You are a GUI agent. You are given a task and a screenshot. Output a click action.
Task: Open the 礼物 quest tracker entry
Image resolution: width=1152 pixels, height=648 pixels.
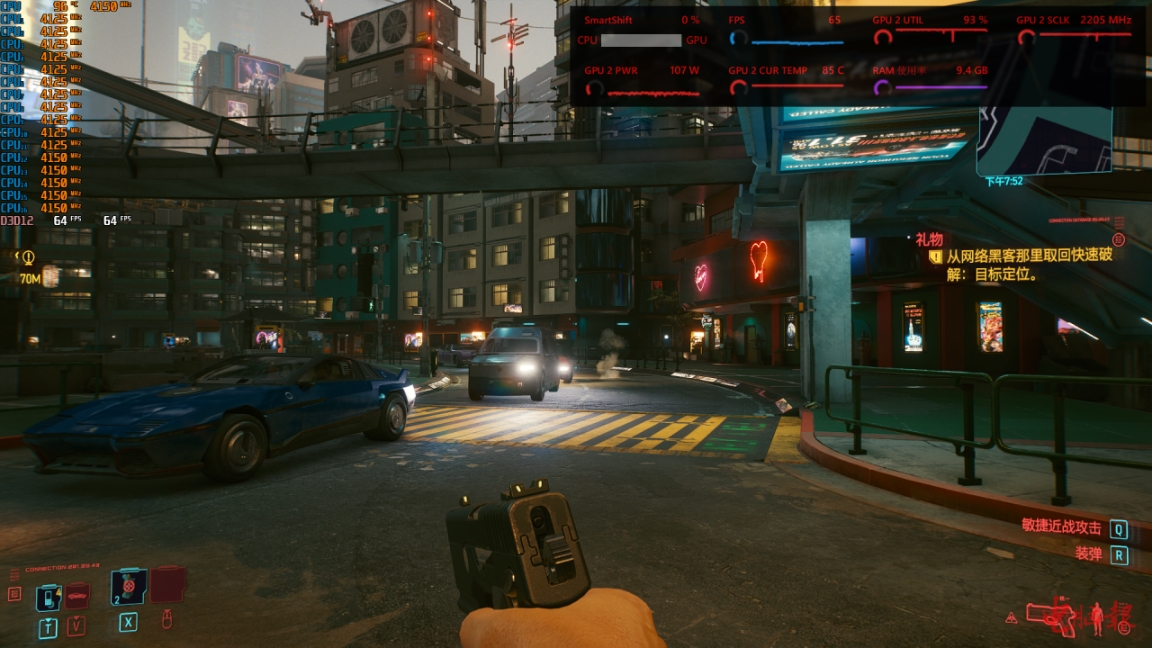point(929,240)
